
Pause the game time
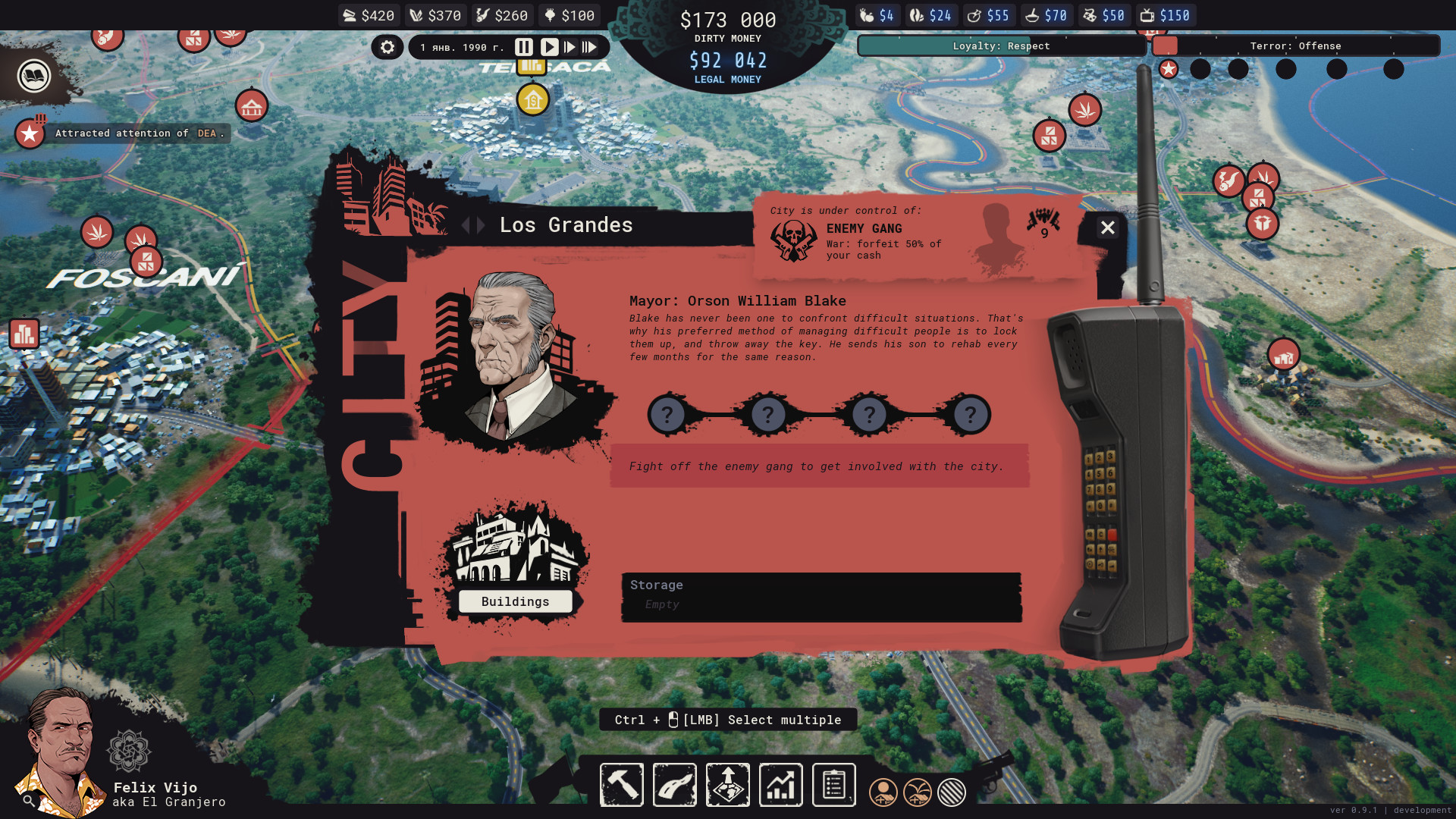click(x=524, y=47)
